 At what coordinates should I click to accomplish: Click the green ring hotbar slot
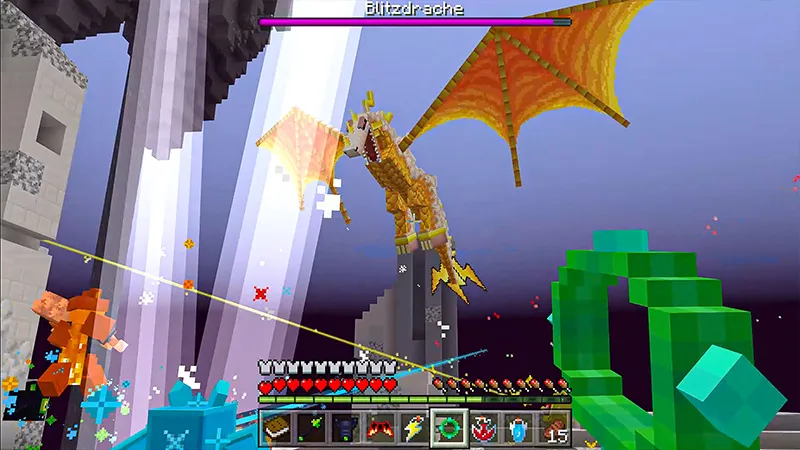449,427
